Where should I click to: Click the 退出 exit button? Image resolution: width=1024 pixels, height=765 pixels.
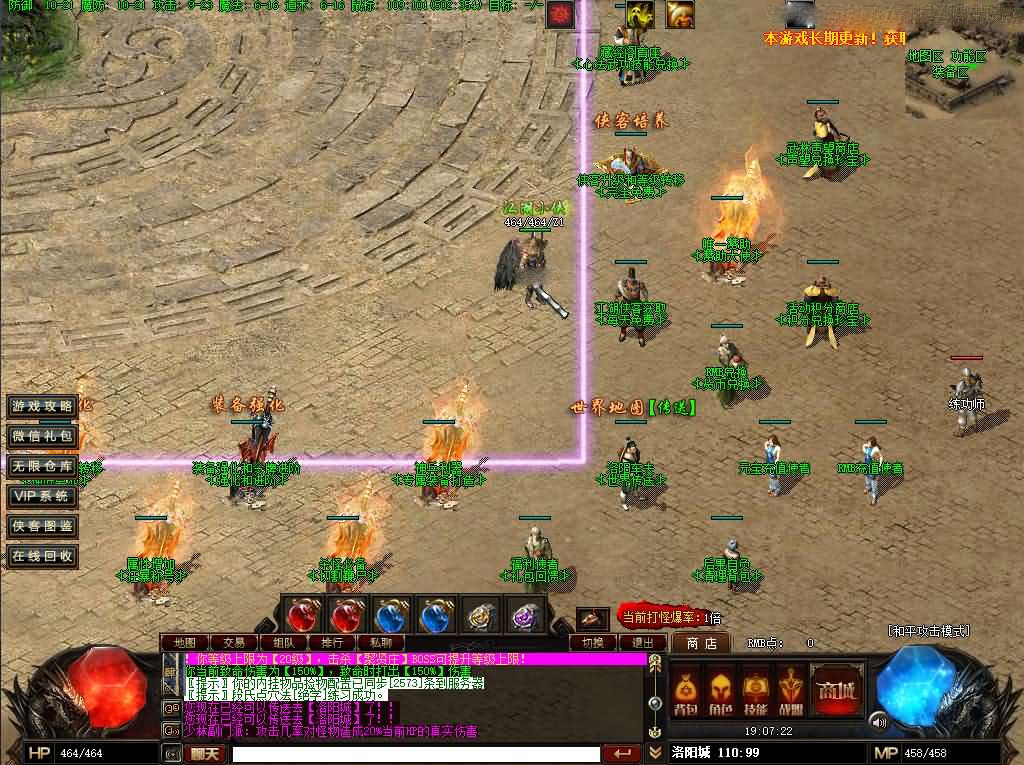[x=643, y=643]
